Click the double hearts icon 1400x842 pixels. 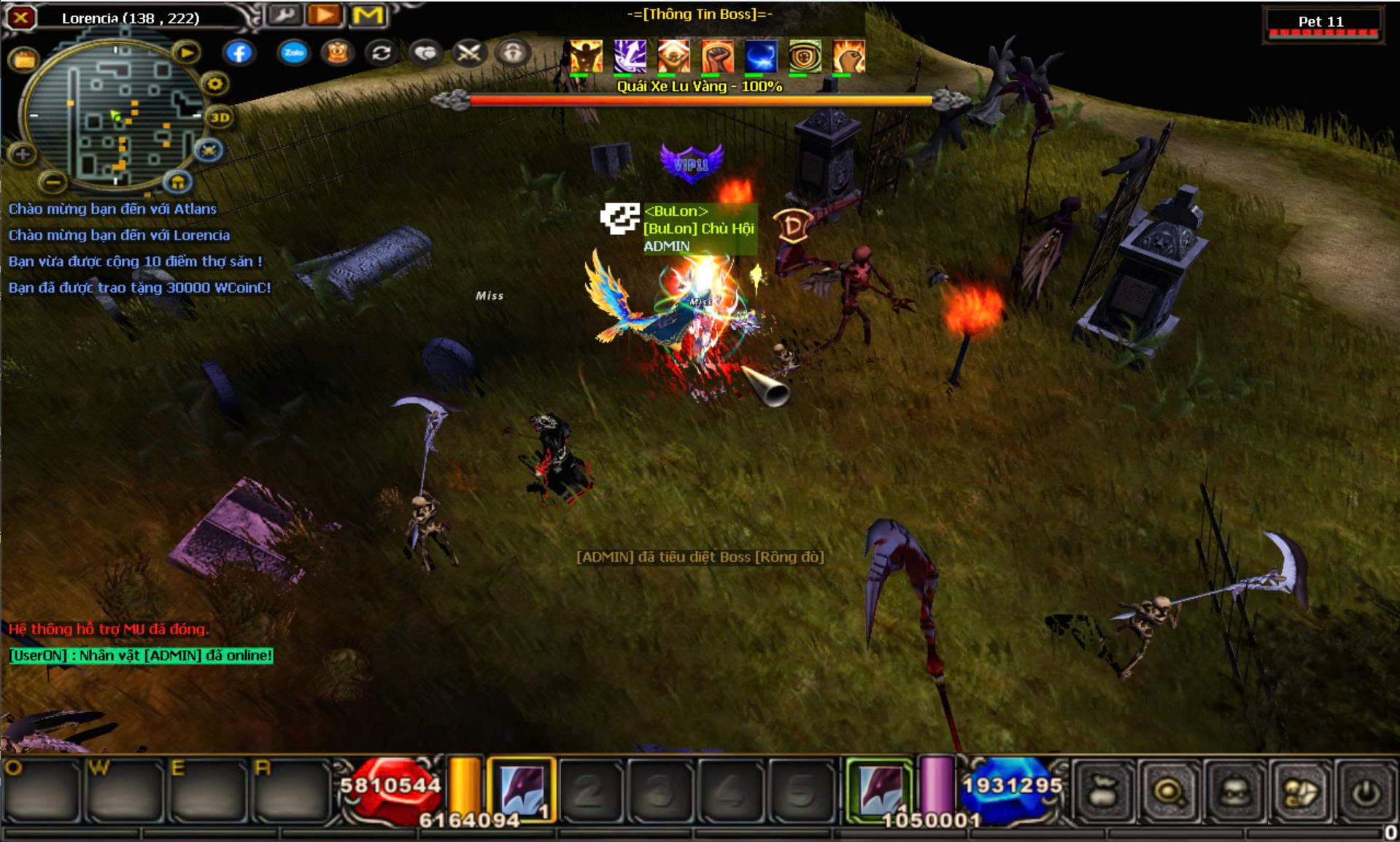coord(425,53)
